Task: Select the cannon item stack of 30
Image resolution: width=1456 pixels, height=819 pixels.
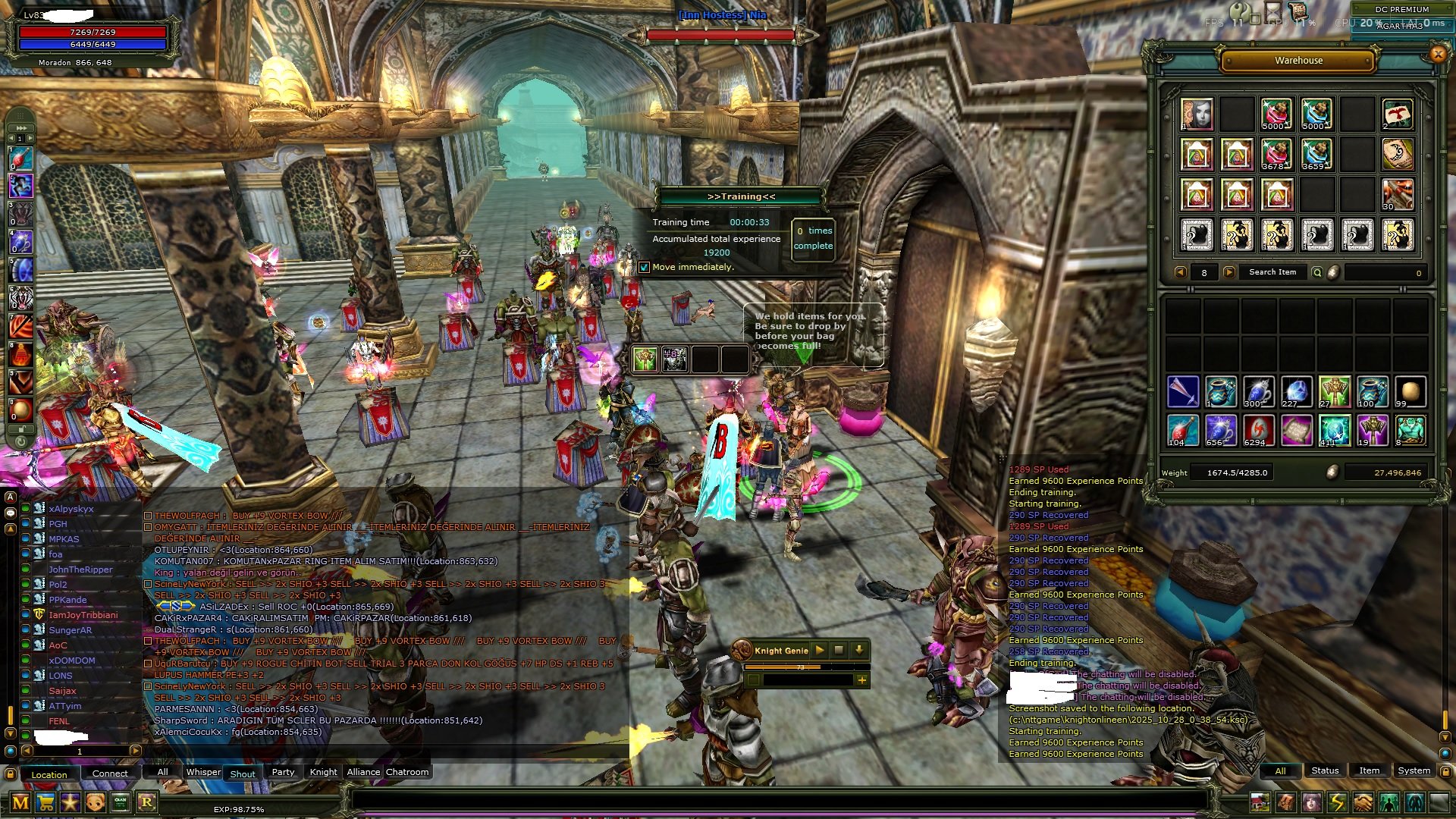Action: click(1397, 195)
